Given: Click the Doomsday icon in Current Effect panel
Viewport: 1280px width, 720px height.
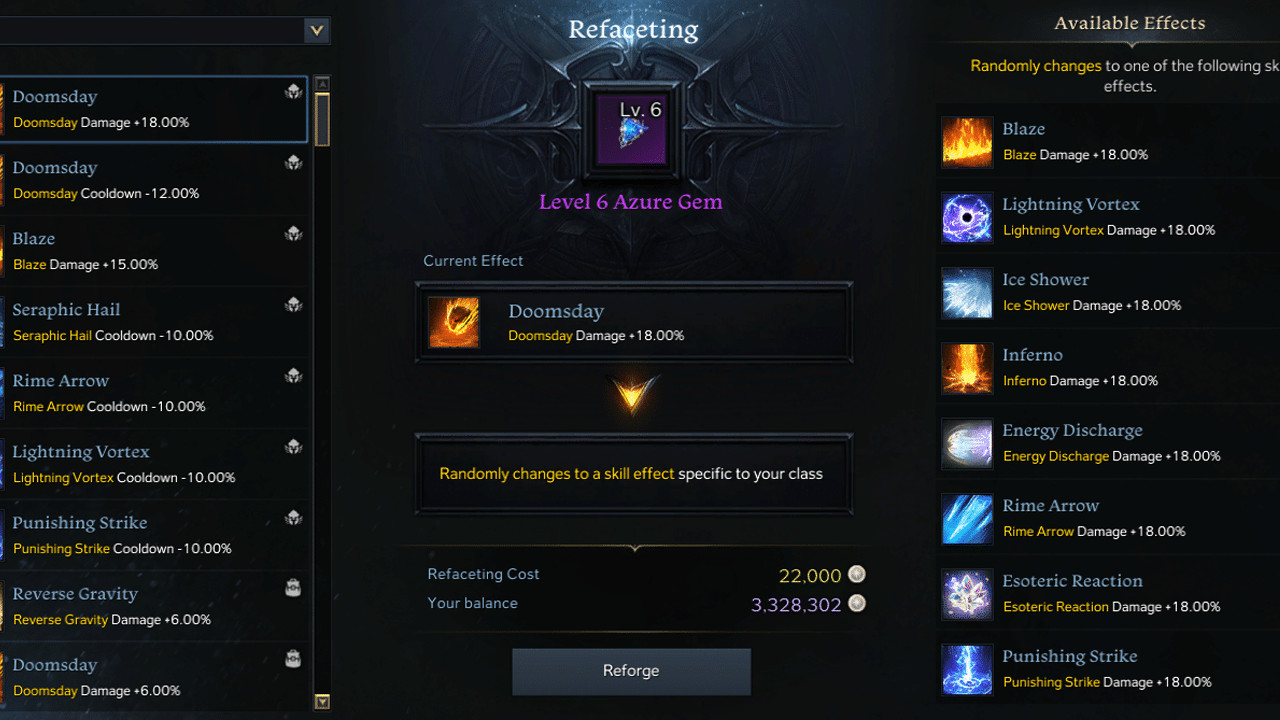Looking at the screenshot, I should point(455,322).
